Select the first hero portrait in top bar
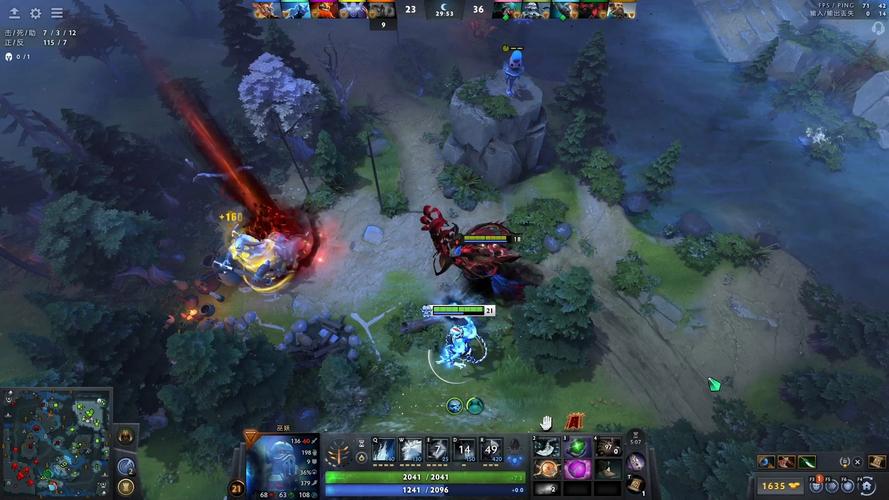This screenshot has width=889, height=500. (x=263, y=10)
